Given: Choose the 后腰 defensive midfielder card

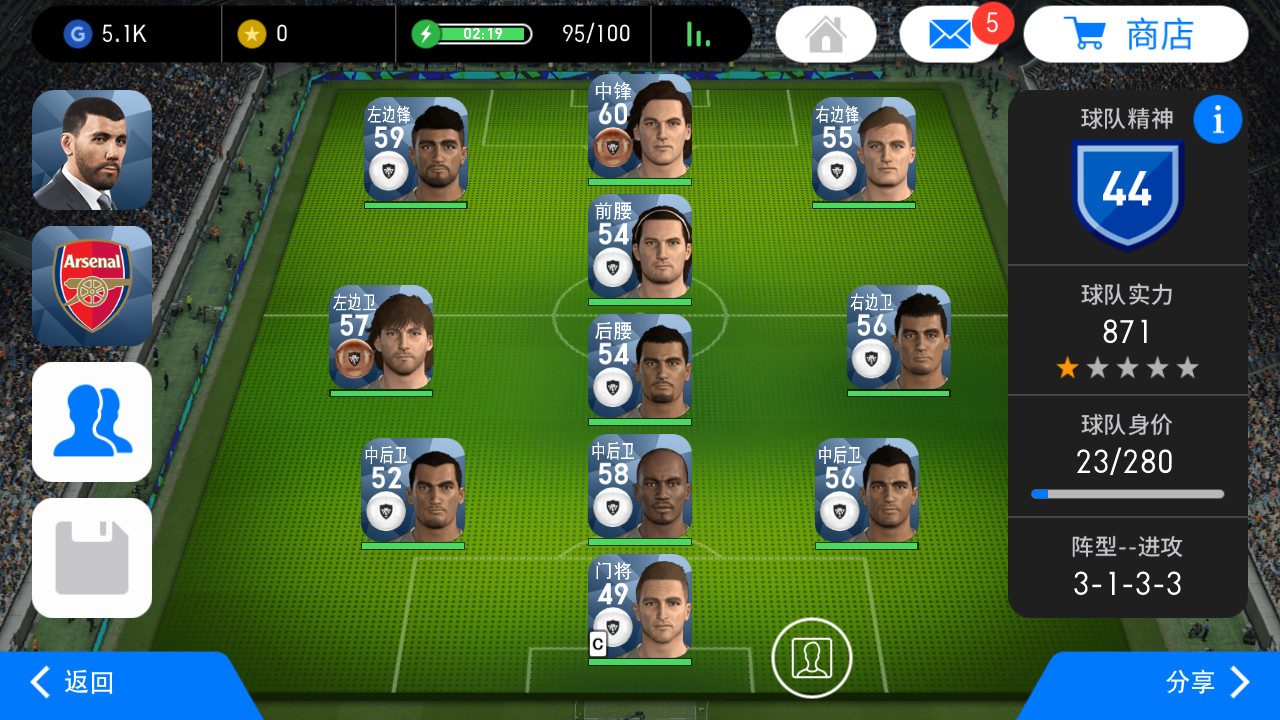Looking at the screenshot, I should click(640, 366).
